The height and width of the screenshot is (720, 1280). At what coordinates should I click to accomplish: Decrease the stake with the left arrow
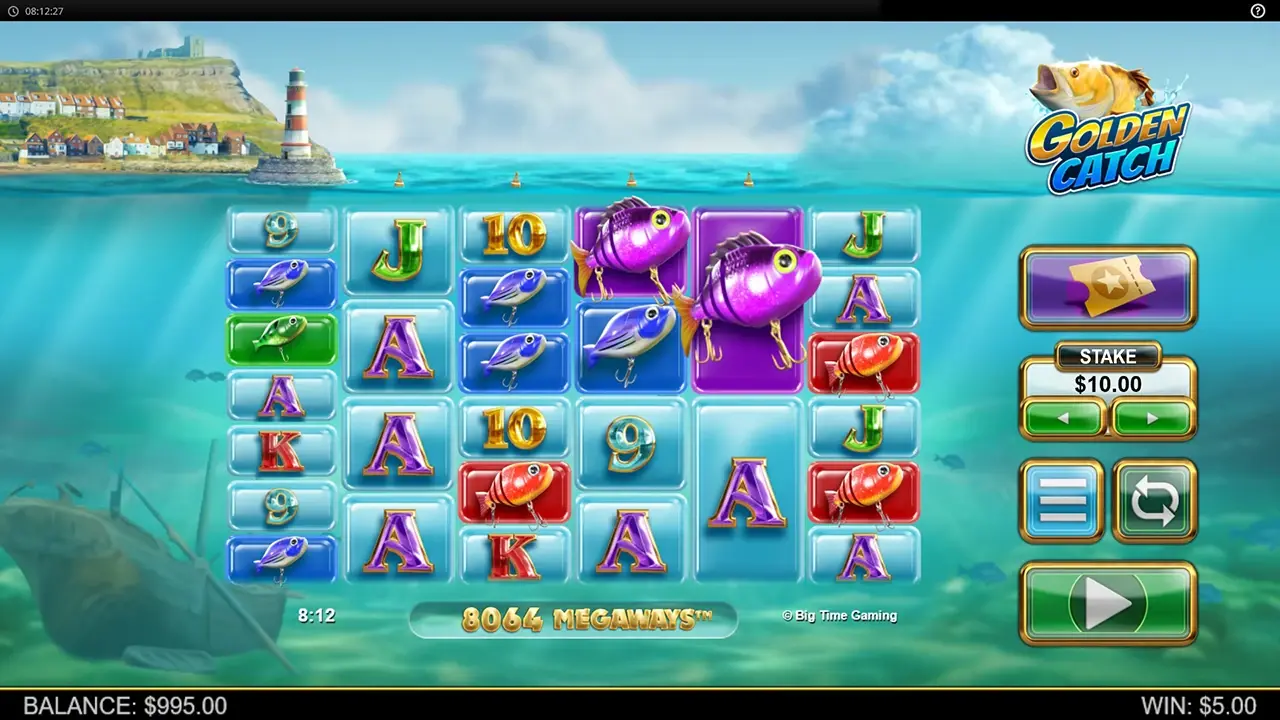(x=1063, y=418)
